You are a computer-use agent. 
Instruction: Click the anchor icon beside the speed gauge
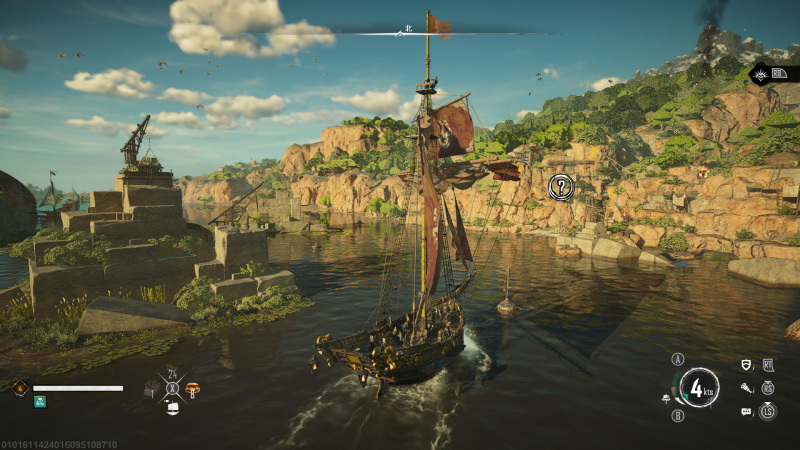[x=664, y=399]
